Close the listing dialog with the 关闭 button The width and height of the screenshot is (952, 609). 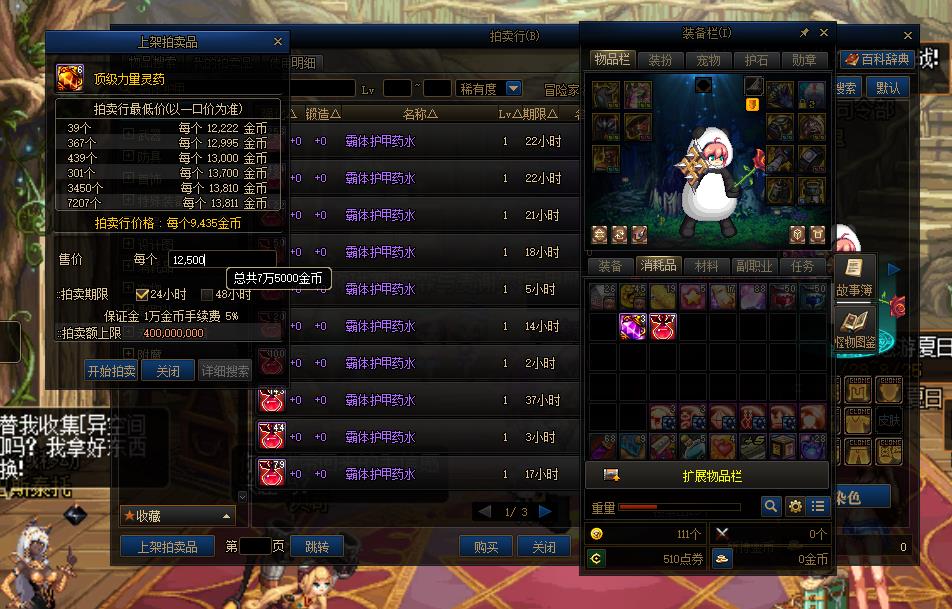pos(167,371)
